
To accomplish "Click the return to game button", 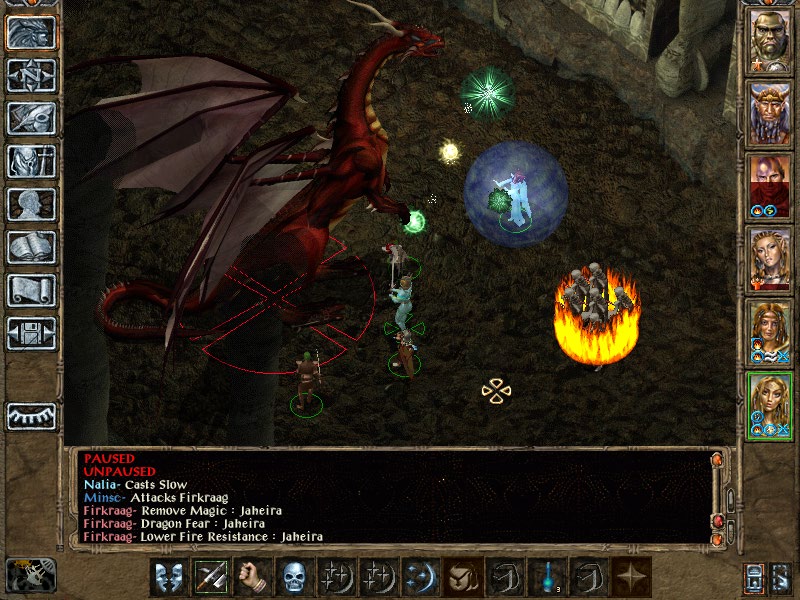I will point(31,33).
